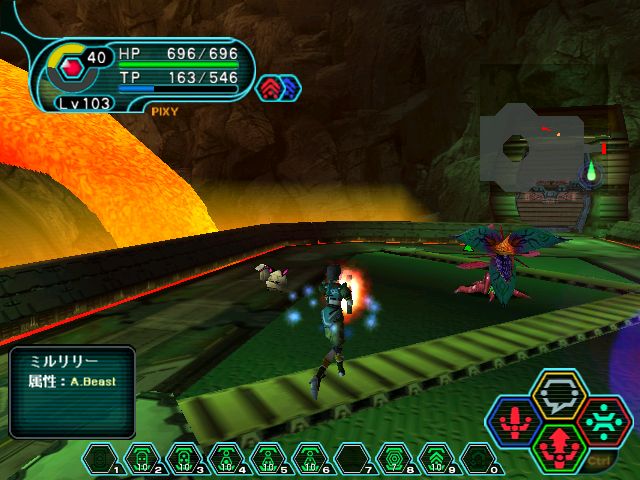Image resolution: width=640 pixels, height=480 pixels.
Task: Select the red and blue chevron status icon
Action: 278,88
